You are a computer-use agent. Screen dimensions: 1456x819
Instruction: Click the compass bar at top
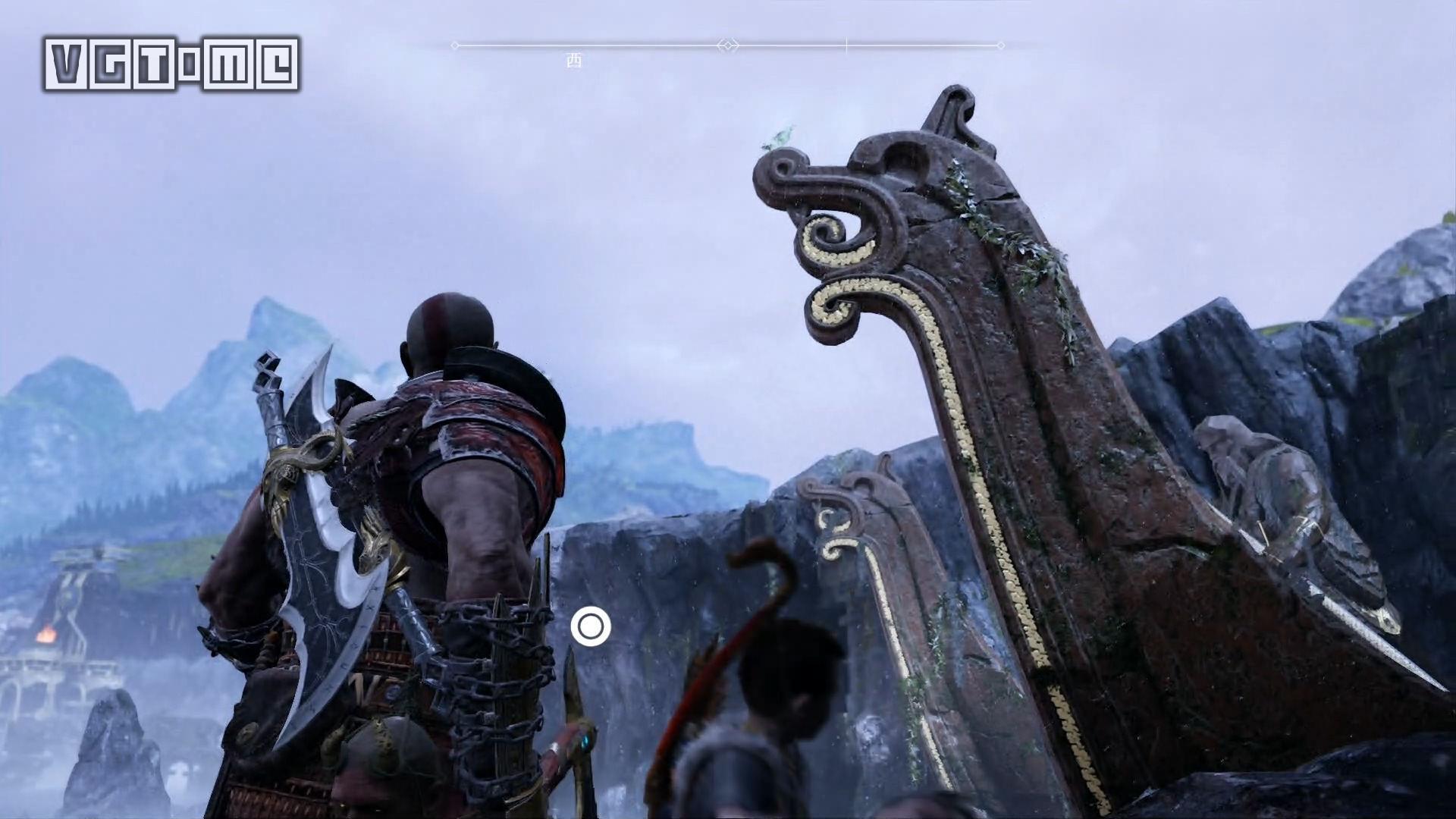click(727, 46)
